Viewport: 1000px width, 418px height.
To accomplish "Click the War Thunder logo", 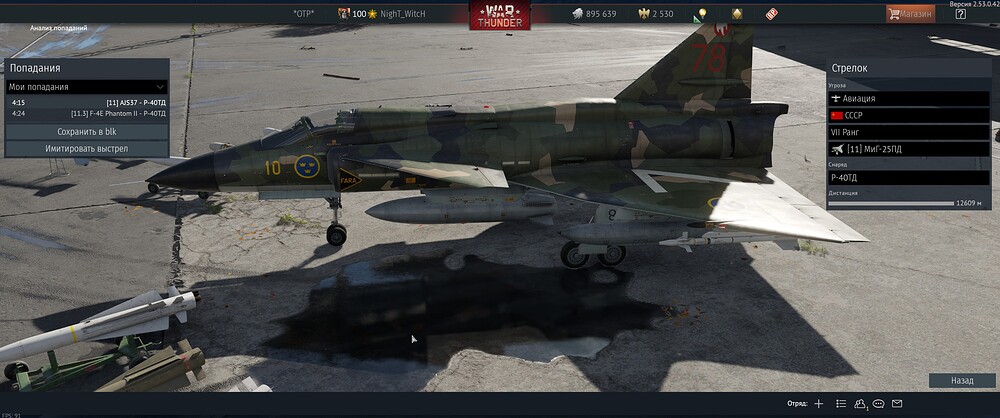I will 499,16.
